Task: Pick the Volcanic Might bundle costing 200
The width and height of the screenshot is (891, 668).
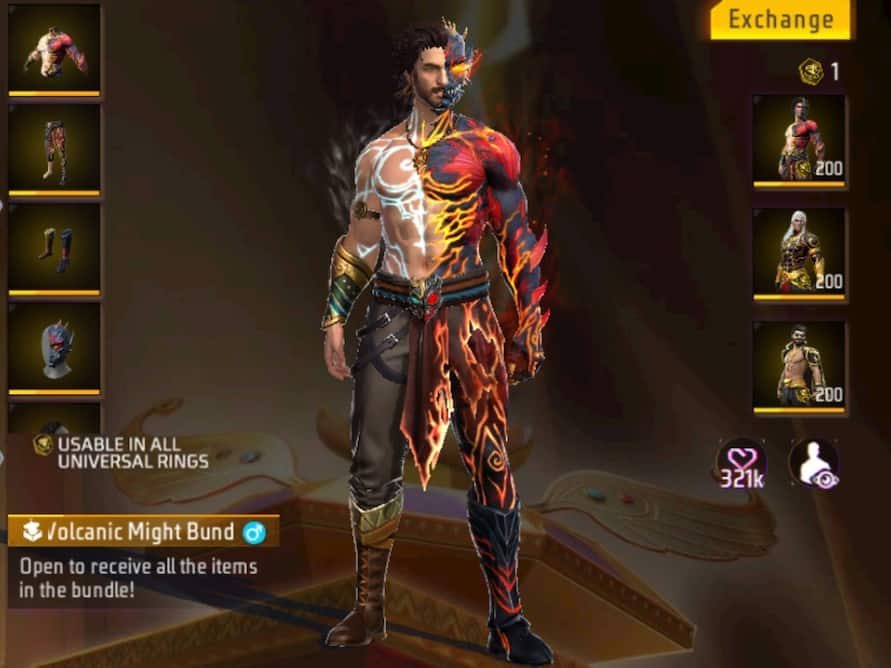Action: coord(799,140)
